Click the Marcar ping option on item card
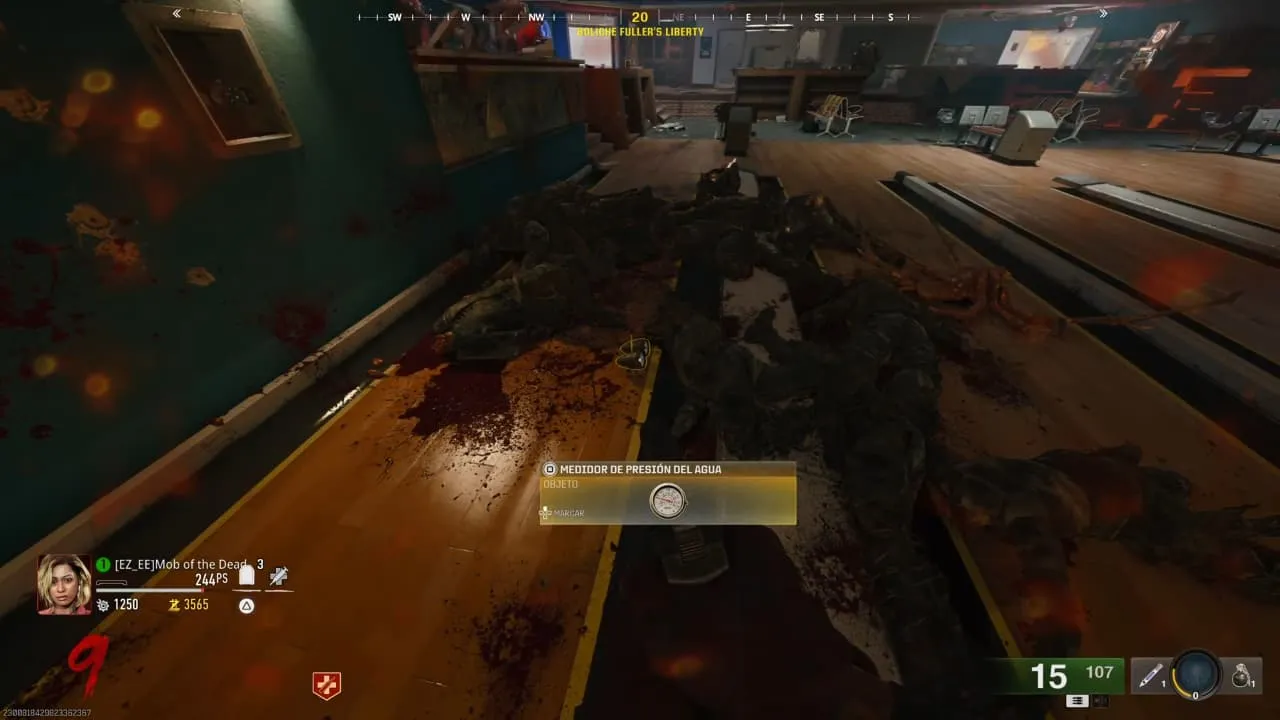1280x720 pixels. point(564,513)
